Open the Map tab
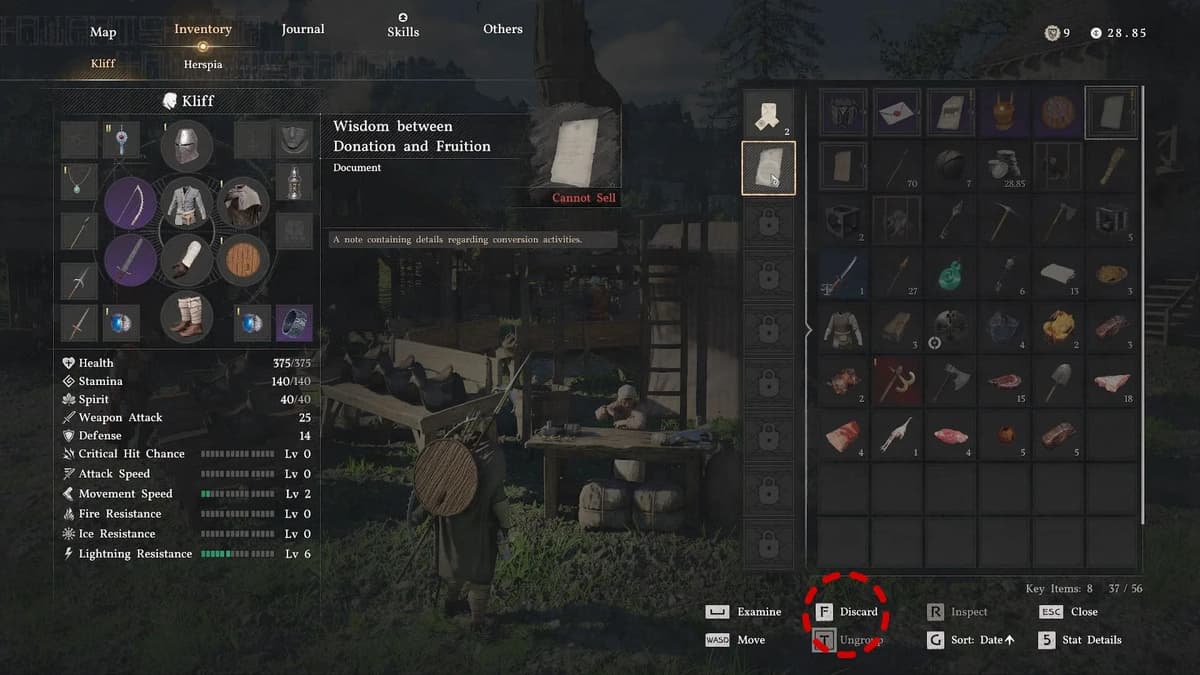 coord(103,31)
